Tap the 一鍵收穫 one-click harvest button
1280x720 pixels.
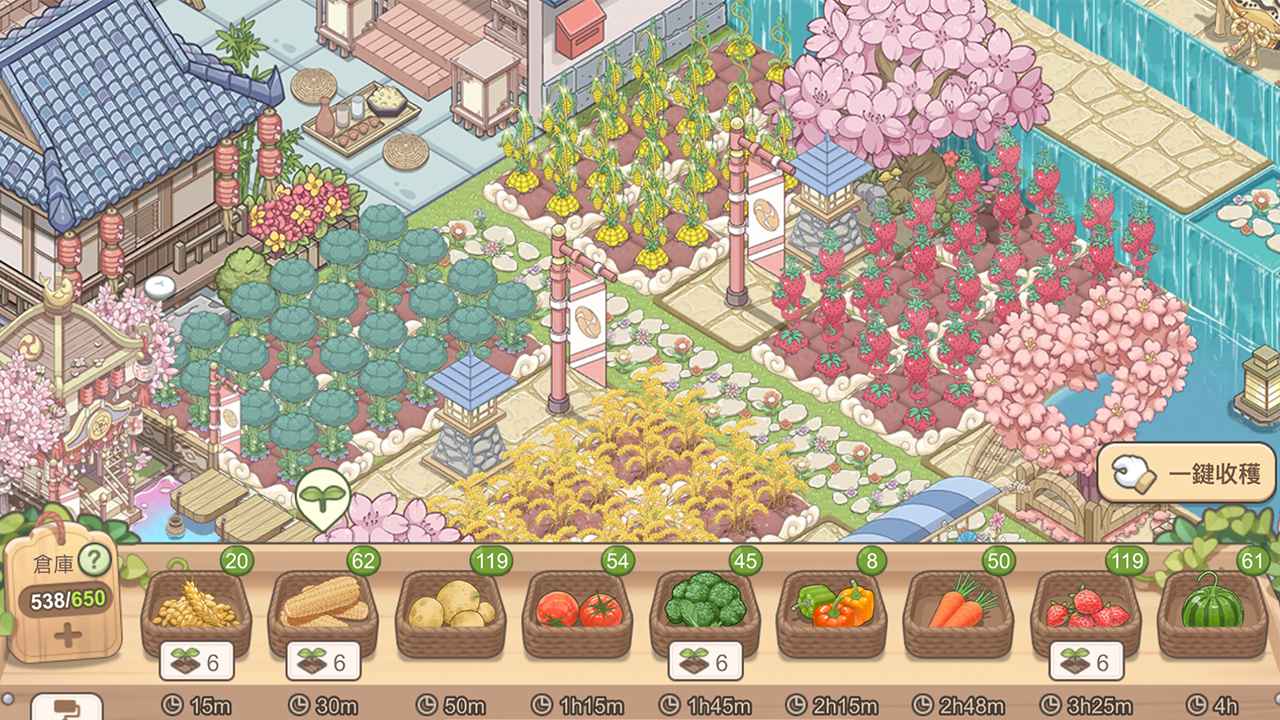[1189, 473]
